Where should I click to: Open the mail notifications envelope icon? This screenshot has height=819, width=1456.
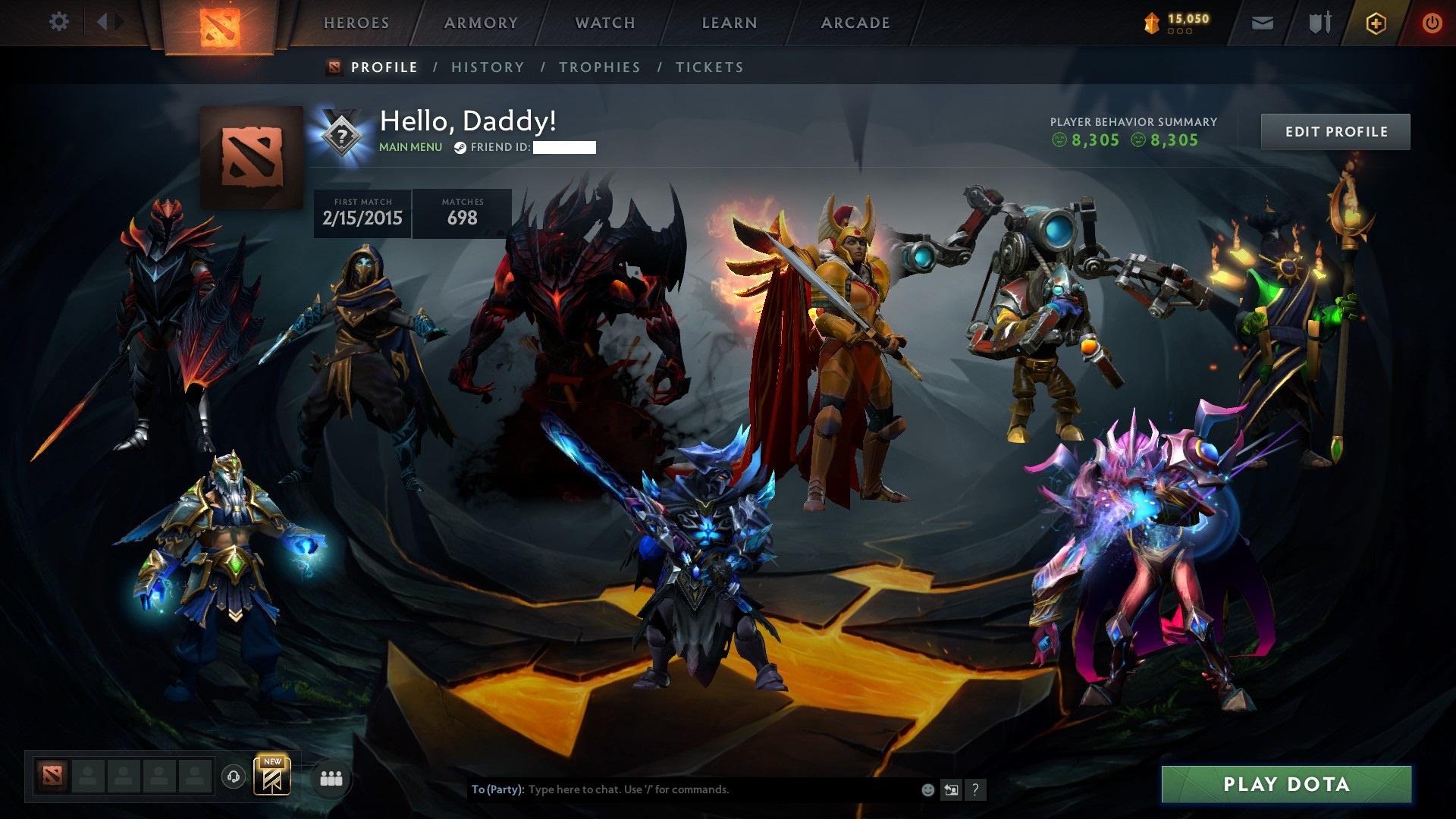[x=1261, y=23]
